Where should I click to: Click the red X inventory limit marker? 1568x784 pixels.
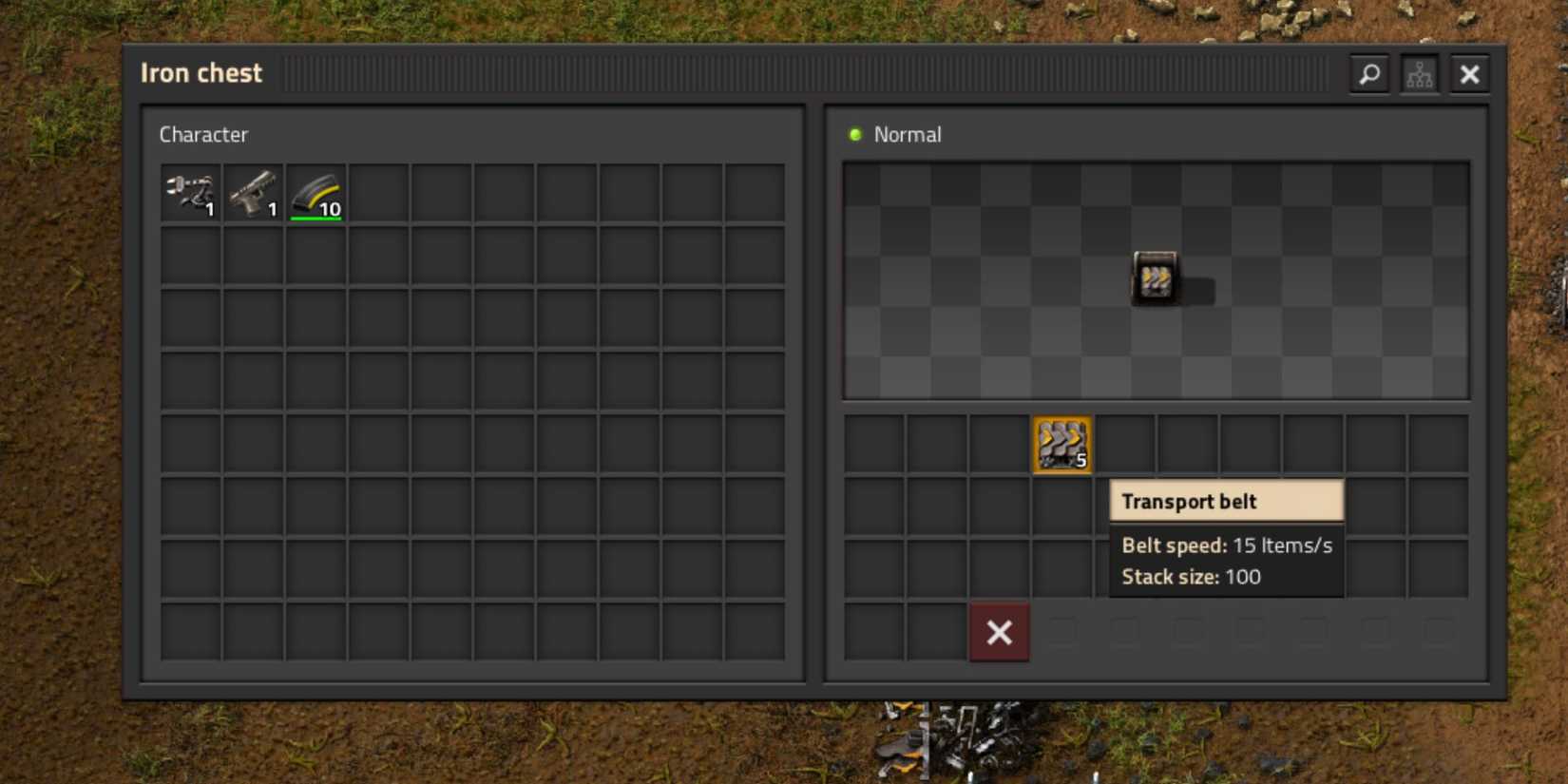tap(998, 632)
